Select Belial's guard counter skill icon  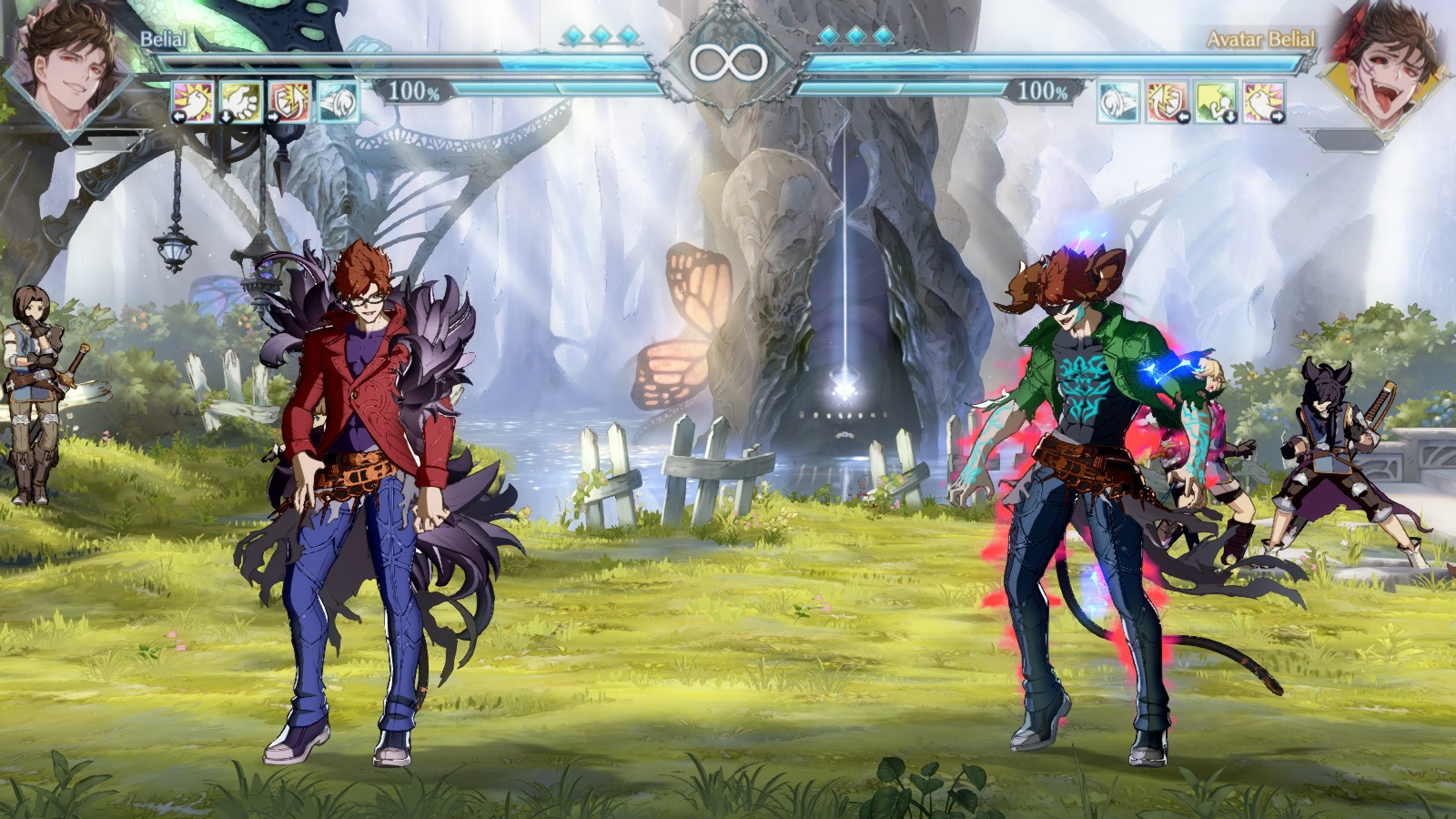[288, 101]
